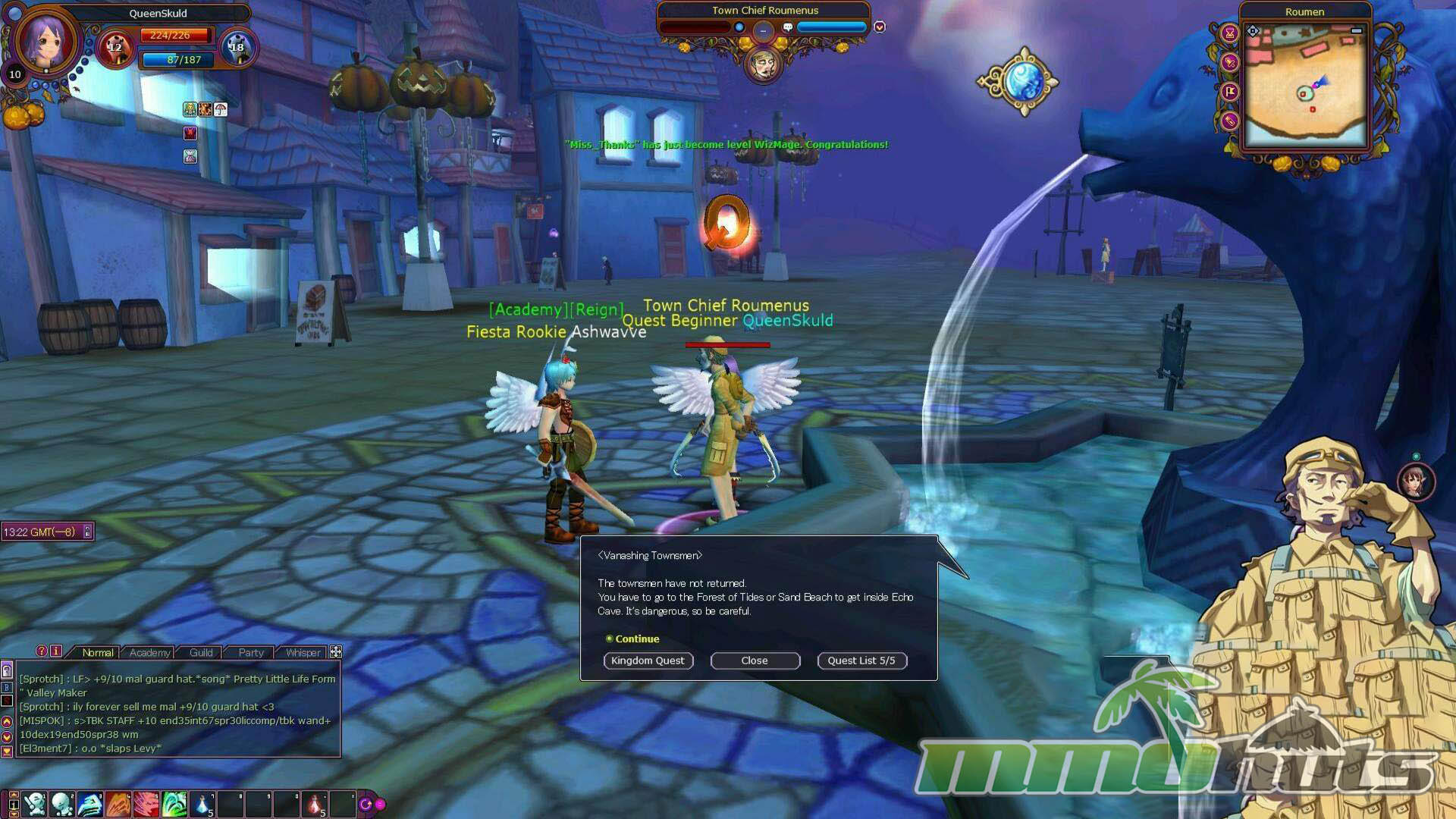Activate the orange claw skill in slot 4

(x=118, y=804)
